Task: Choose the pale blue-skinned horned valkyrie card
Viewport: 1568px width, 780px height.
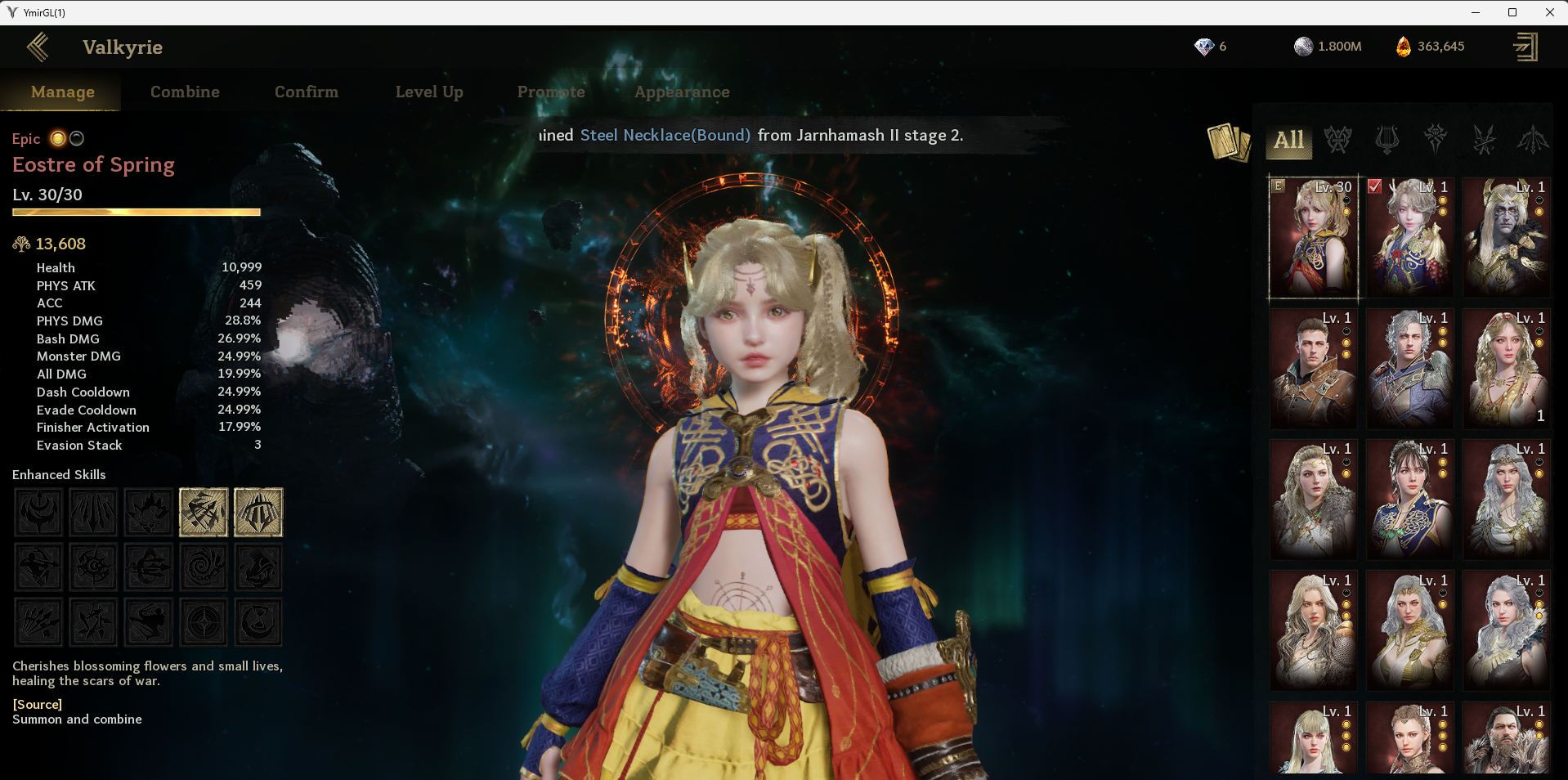Action: pyautogui.click(x=1506, y=236)
